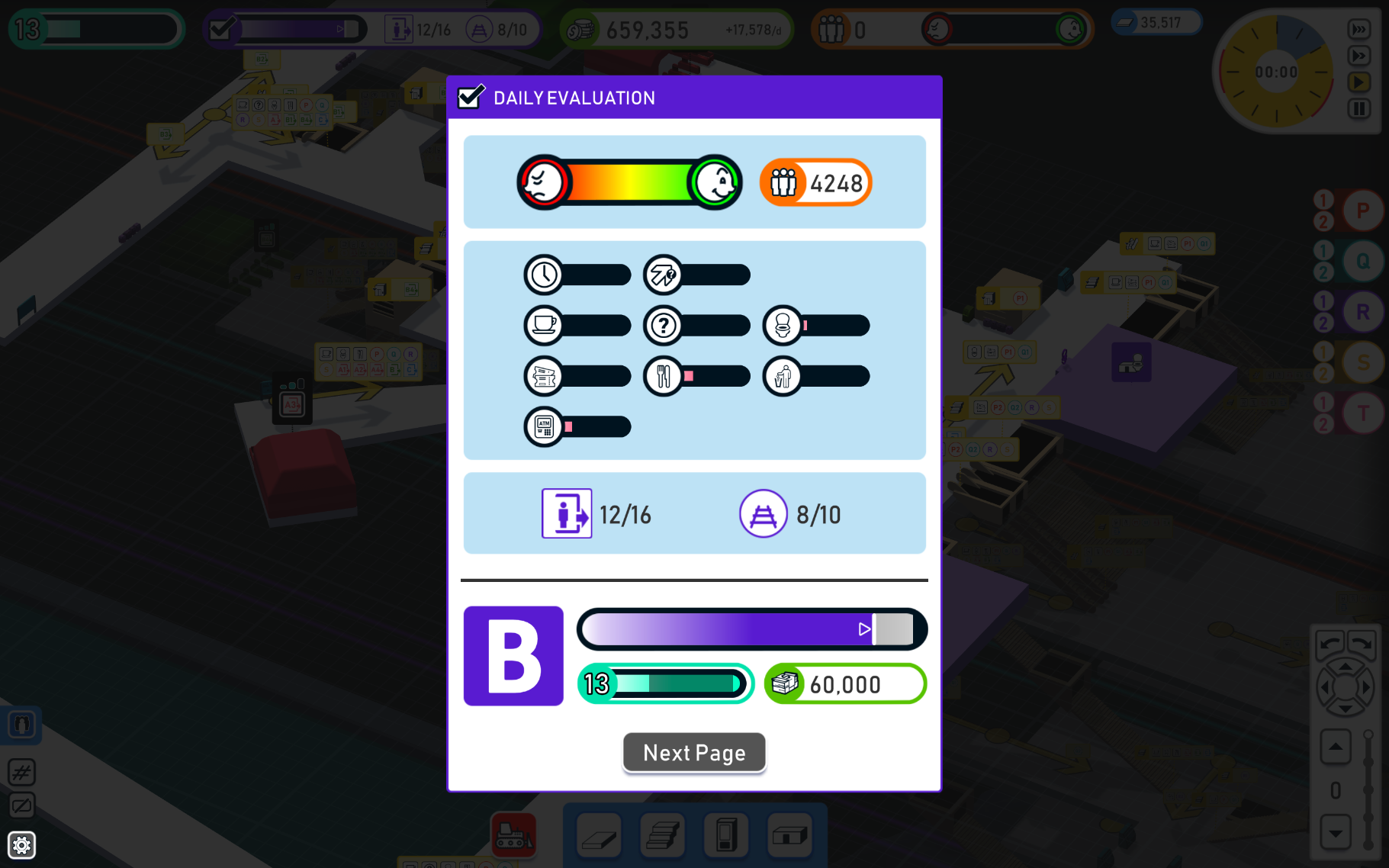The width and height of the screenshot is (1389, 868).
Task: Select the red bulldozer demolish tool
Action: pyautogui.click(x=513, y=835)
